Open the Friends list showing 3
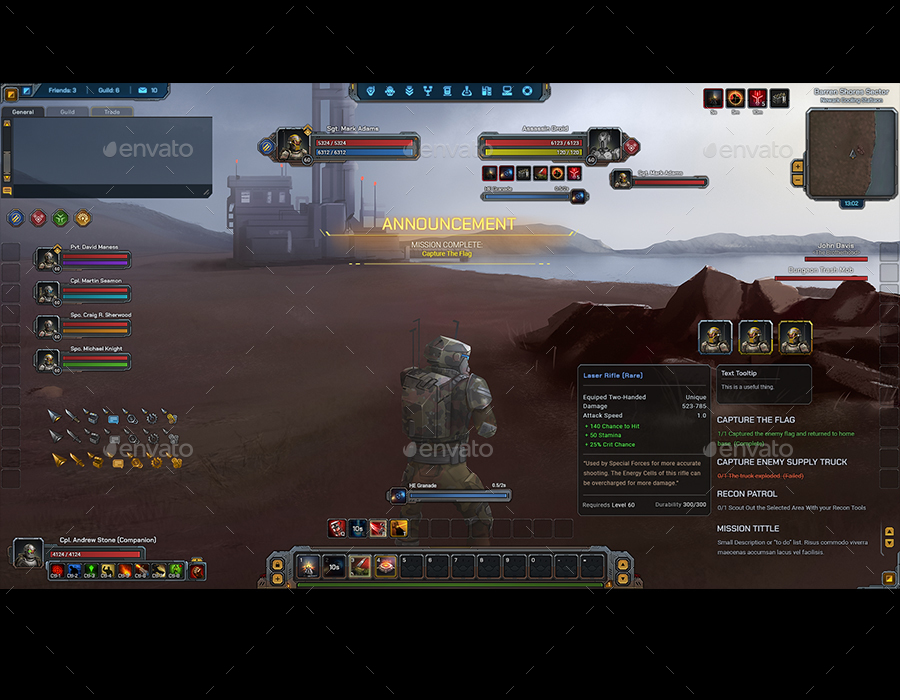The image size is (900, 700). [x=62, y=91]
